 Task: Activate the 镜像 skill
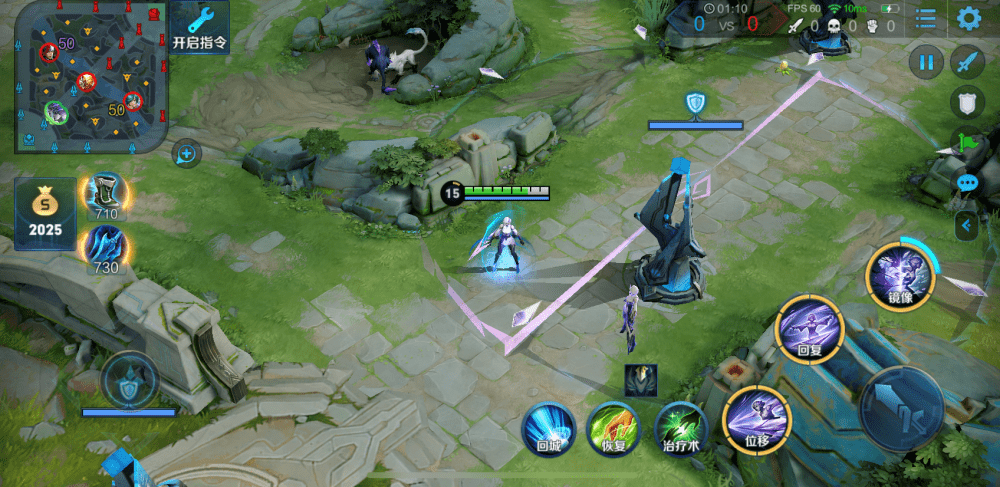899,274
